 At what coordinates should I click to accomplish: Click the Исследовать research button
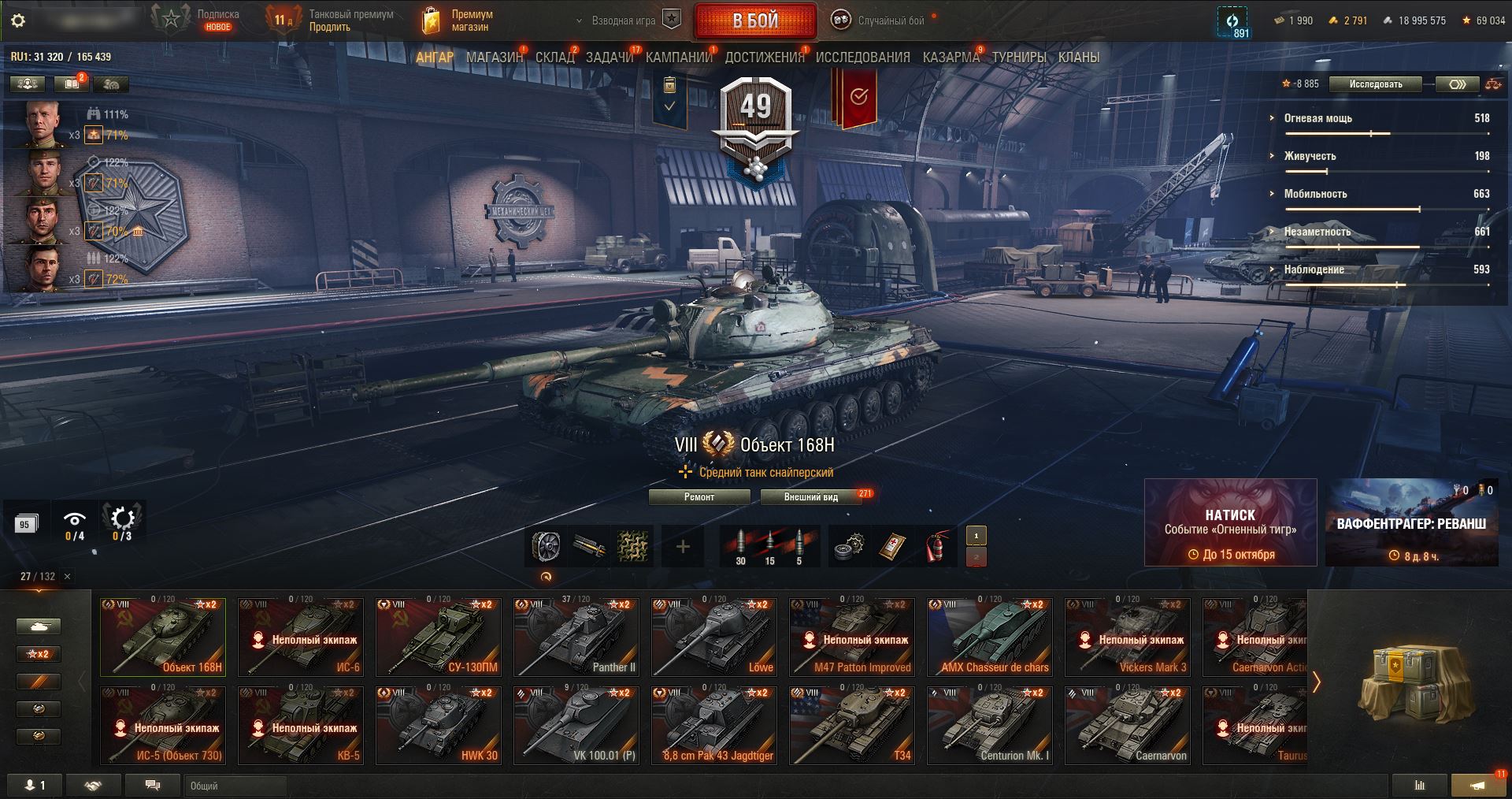[x=1376, y=84]
